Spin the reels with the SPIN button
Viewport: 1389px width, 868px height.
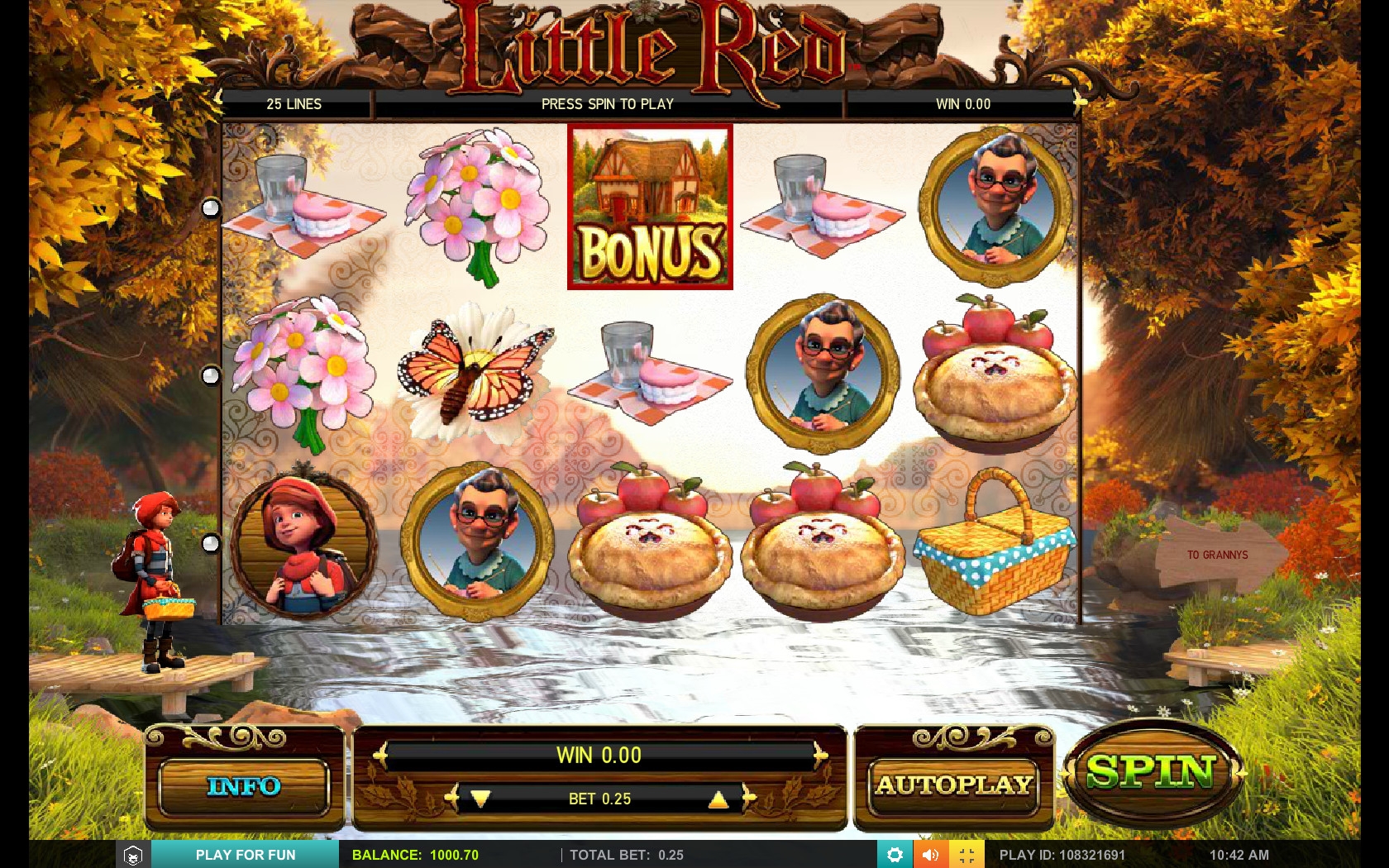1151,774
